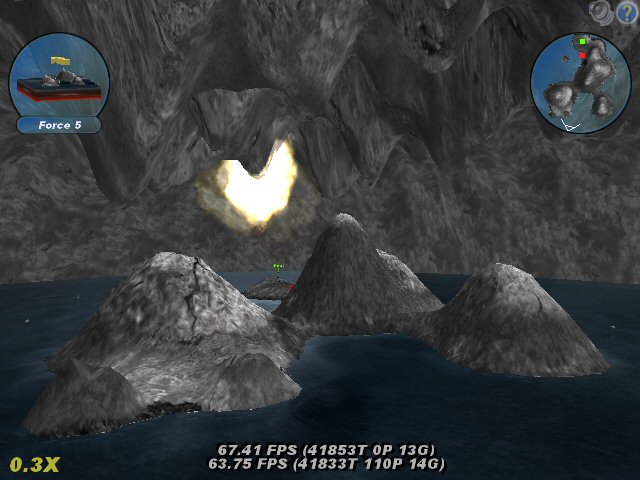The image size is (640, 480).
Task: Open the help question mark button
Action: coord(627,11)
